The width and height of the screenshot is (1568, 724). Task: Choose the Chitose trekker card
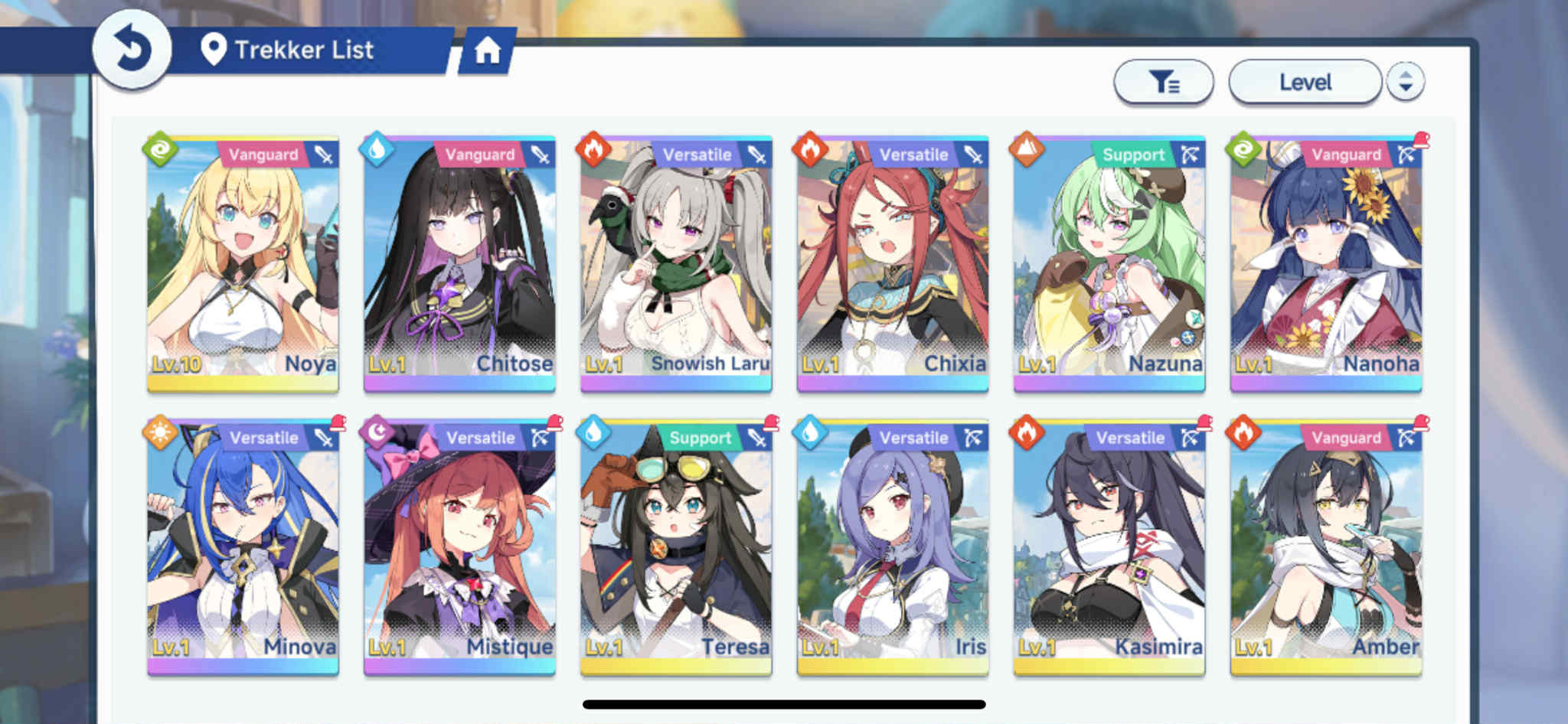click(x=459, y=264)
